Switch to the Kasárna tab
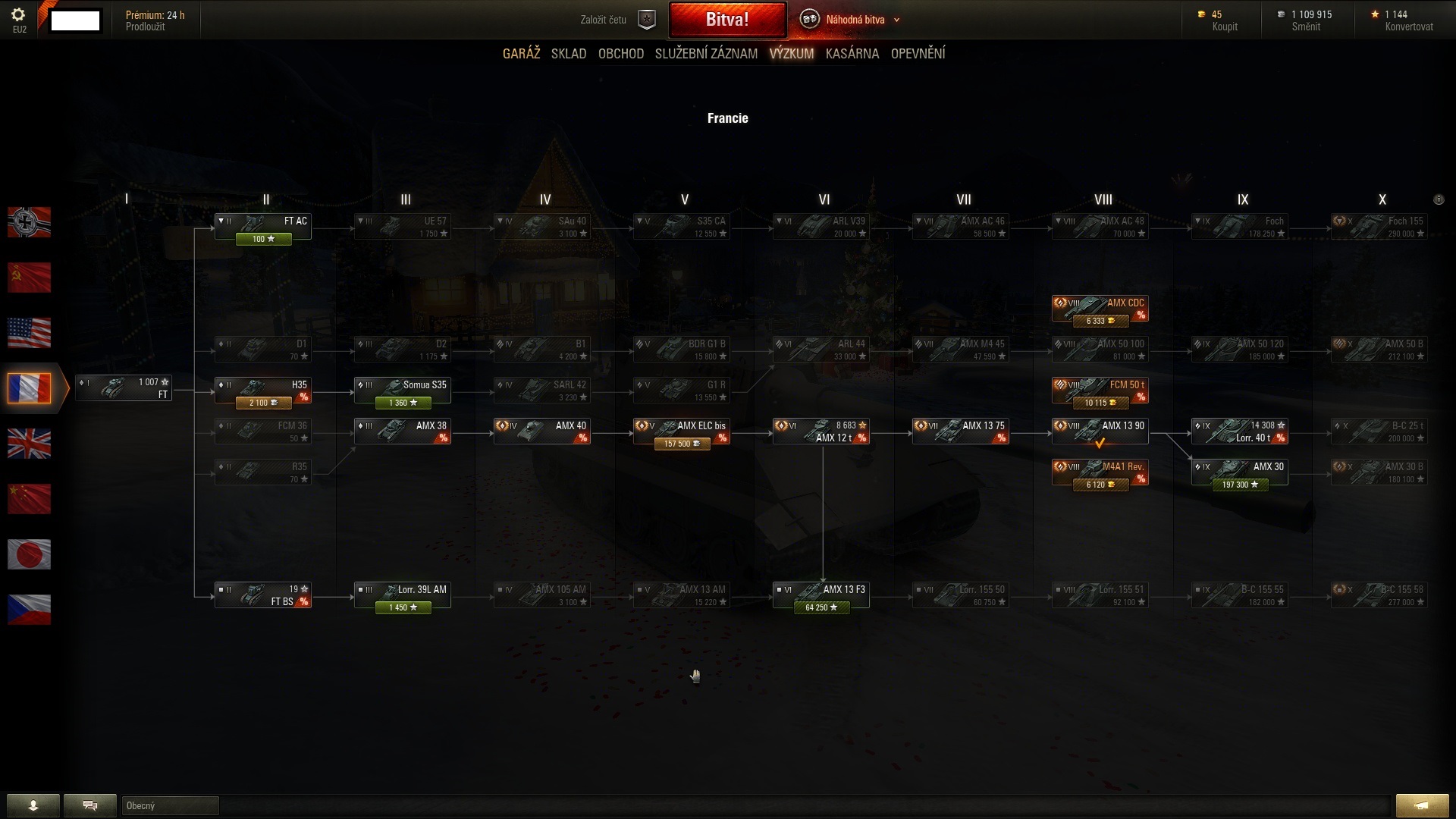 852,54
